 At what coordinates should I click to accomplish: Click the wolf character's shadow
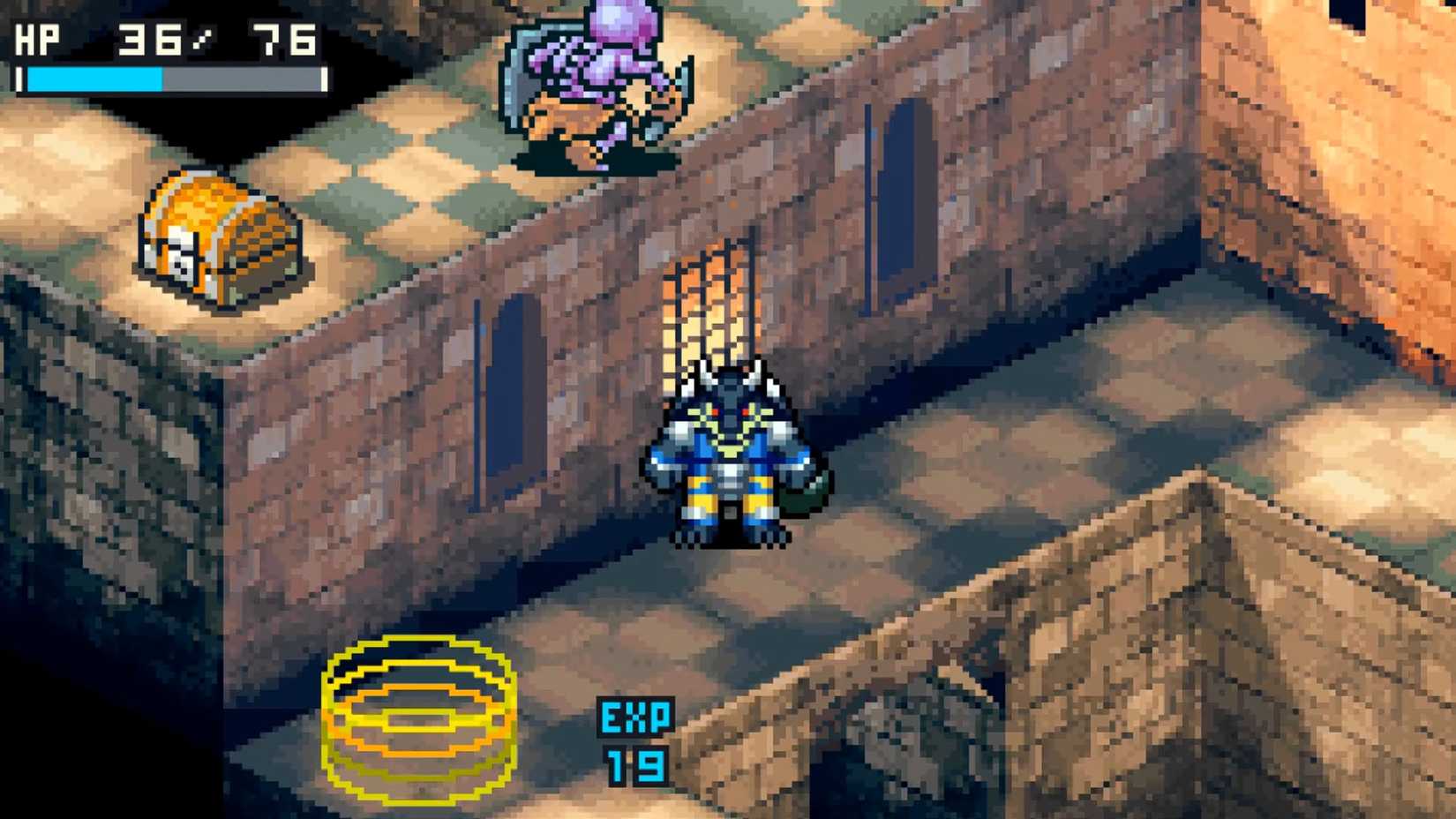732,543
